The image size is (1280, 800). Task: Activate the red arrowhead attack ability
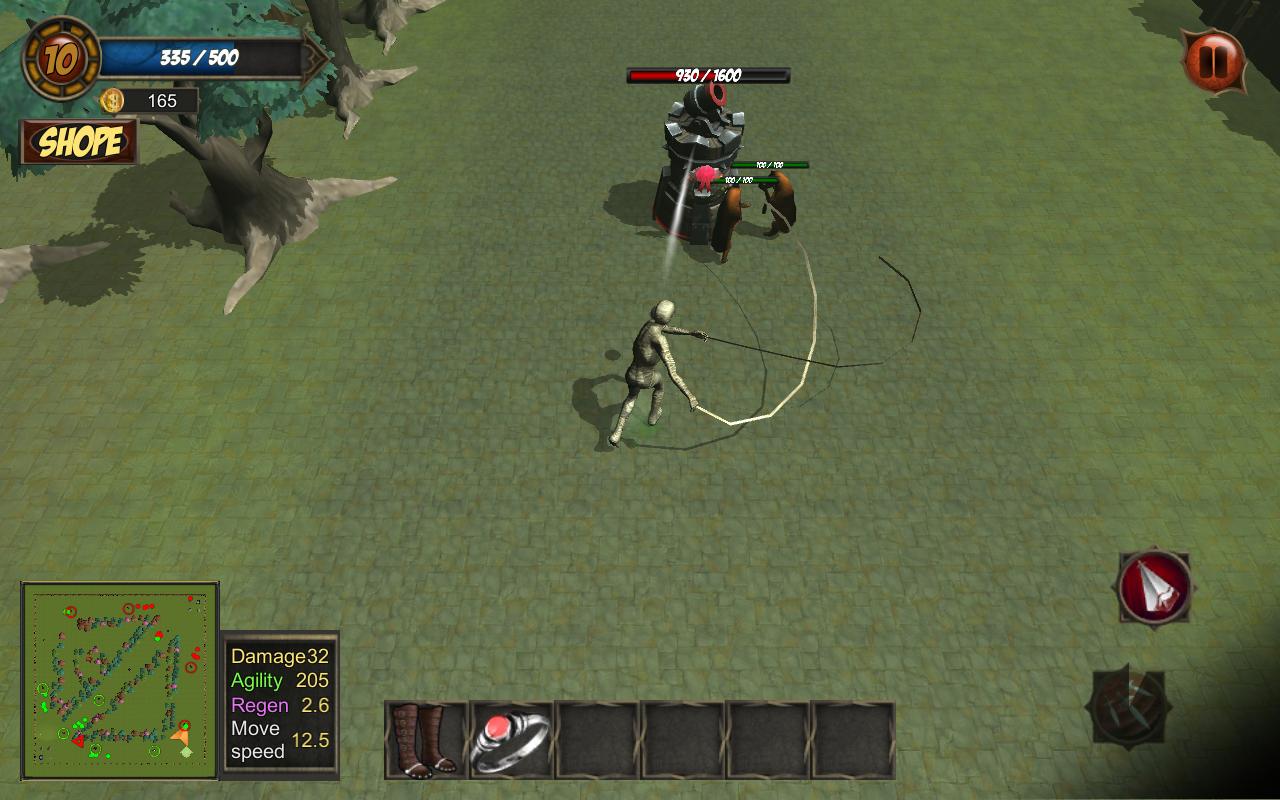(x=1155, y=588)
